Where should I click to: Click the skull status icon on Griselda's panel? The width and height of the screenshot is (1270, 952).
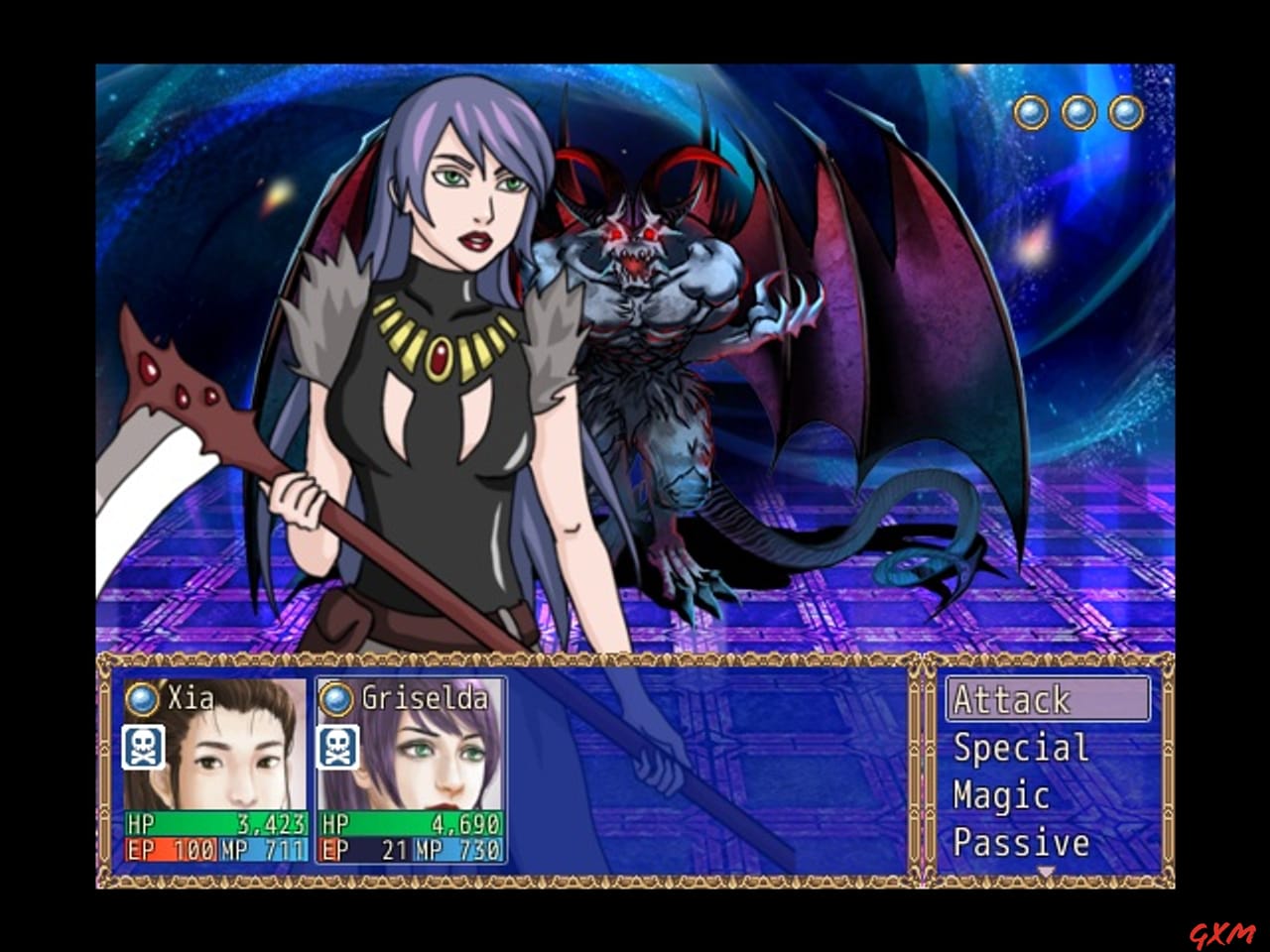336,747
